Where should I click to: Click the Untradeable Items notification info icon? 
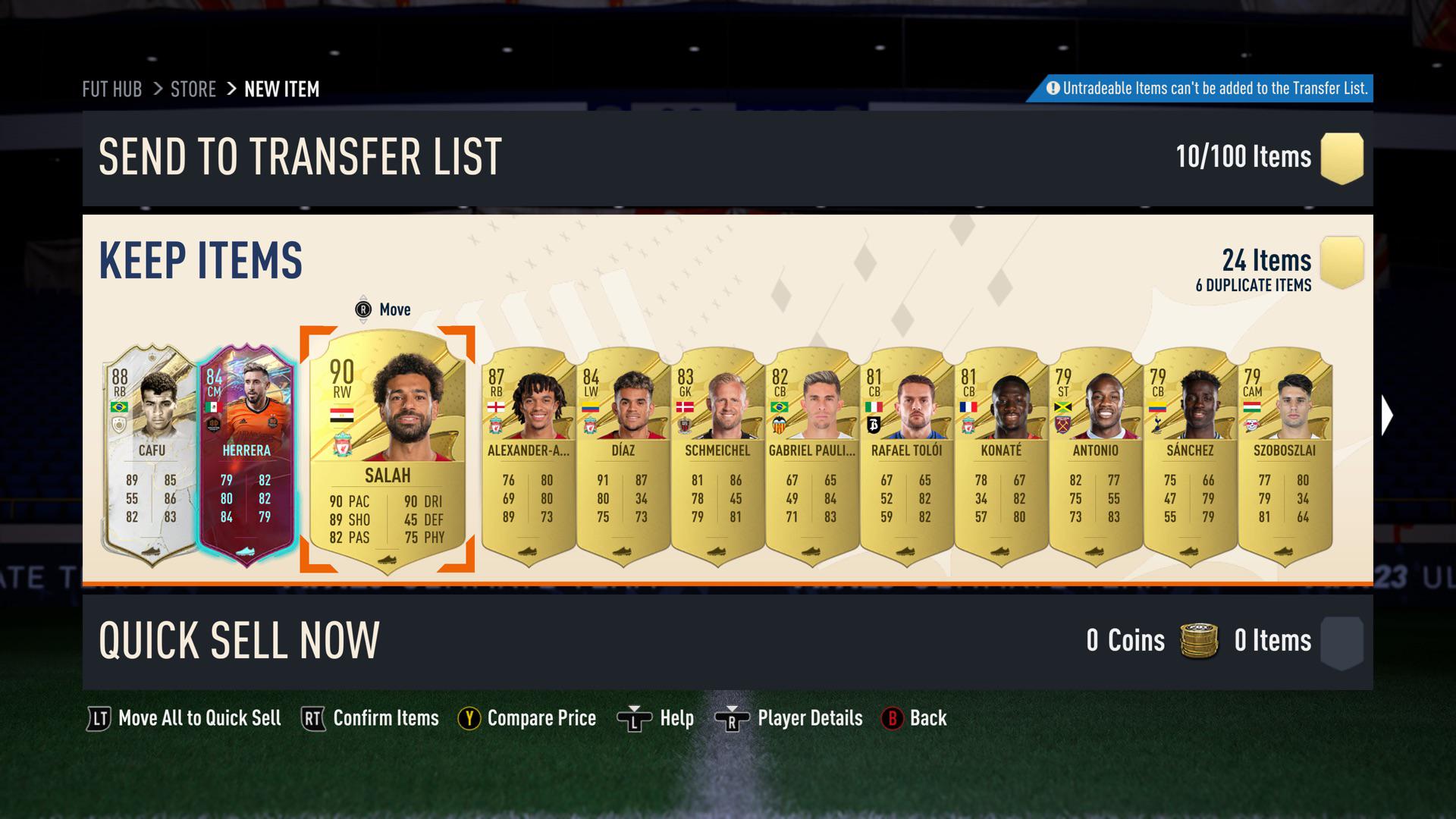coord(1053,89)
